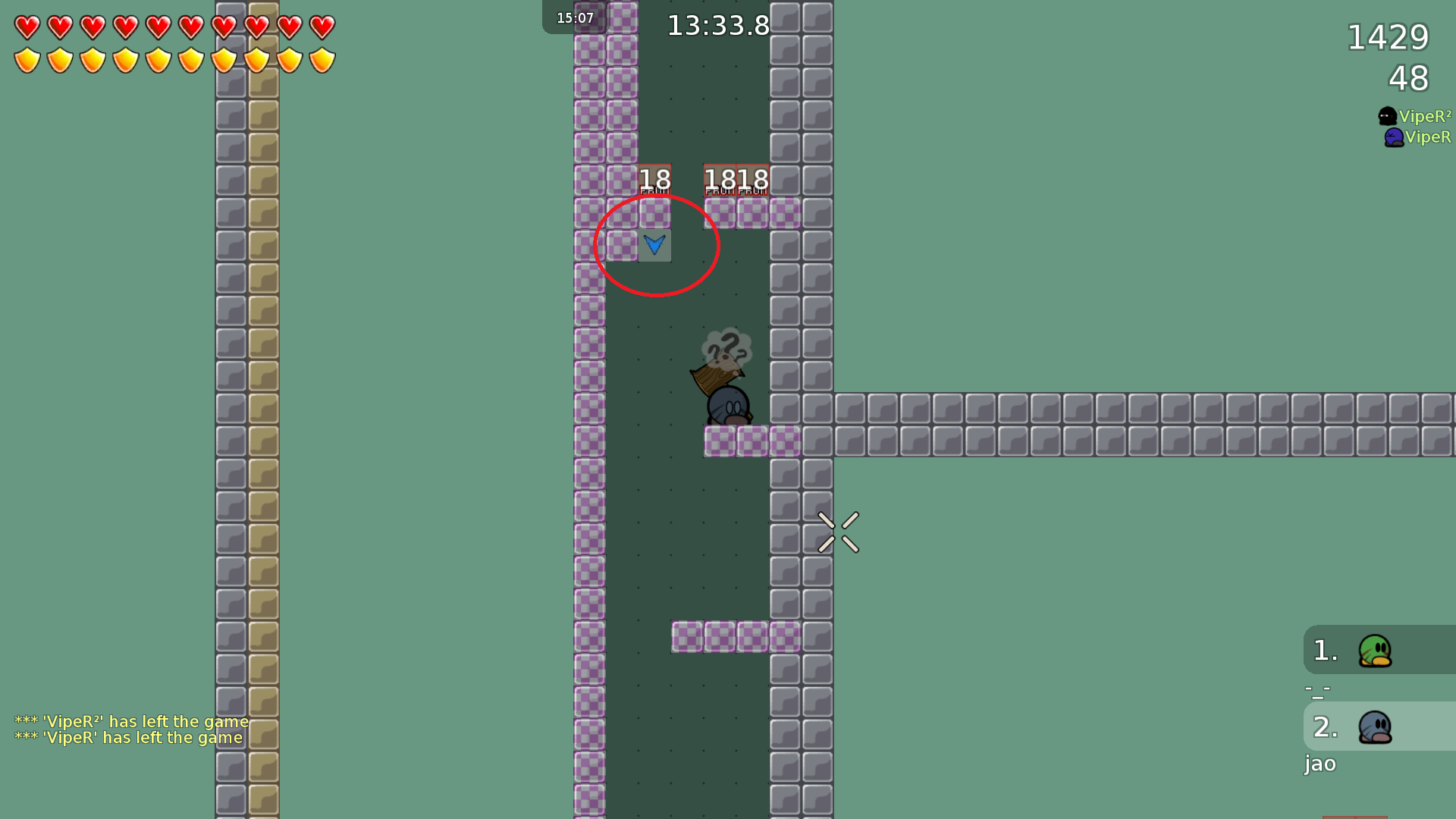Click the score value 1429 at top right
1456x819 pixels.
(1387, 37)
